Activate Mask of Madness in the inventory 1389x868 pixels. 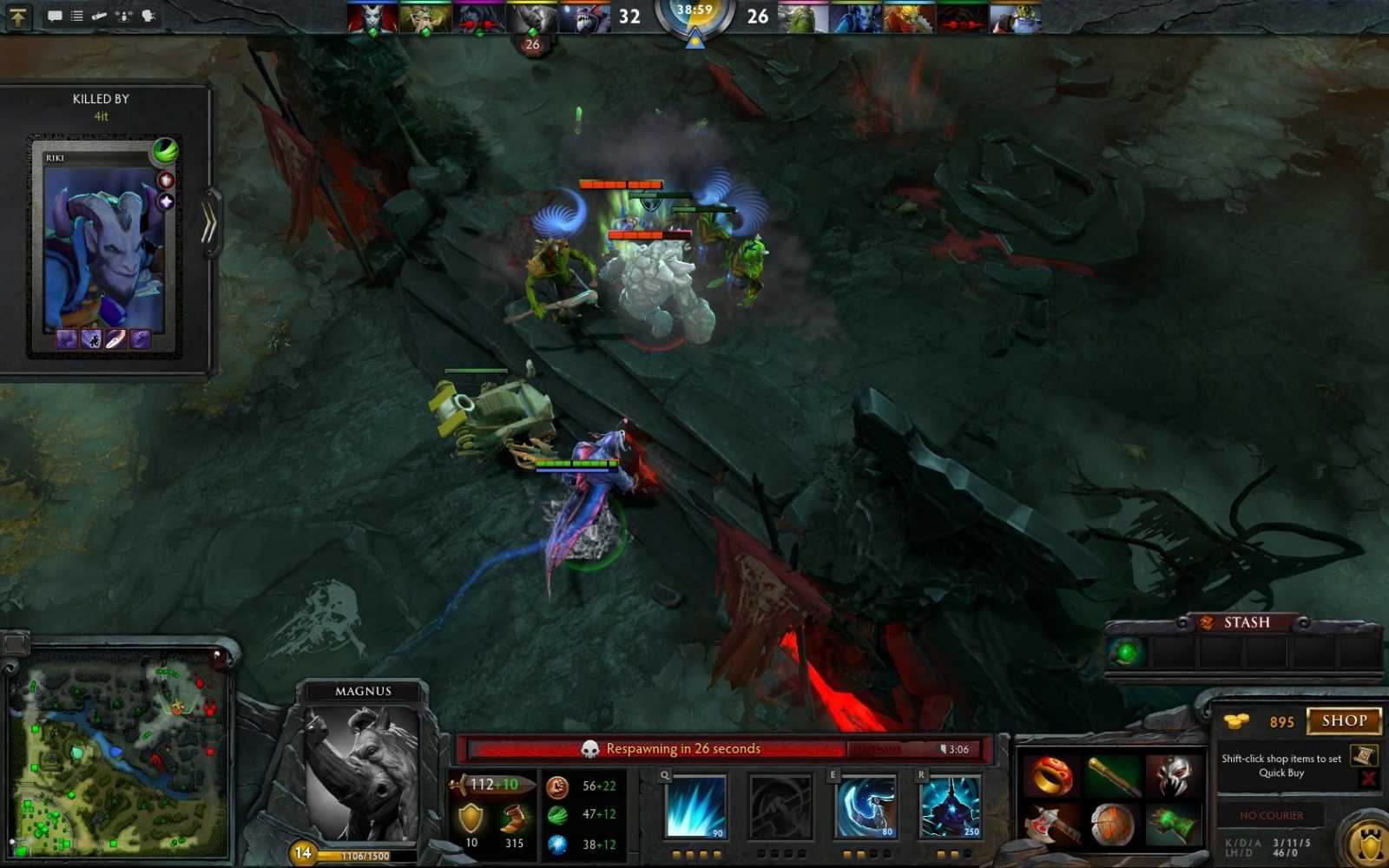click(x=1173, y=773)
